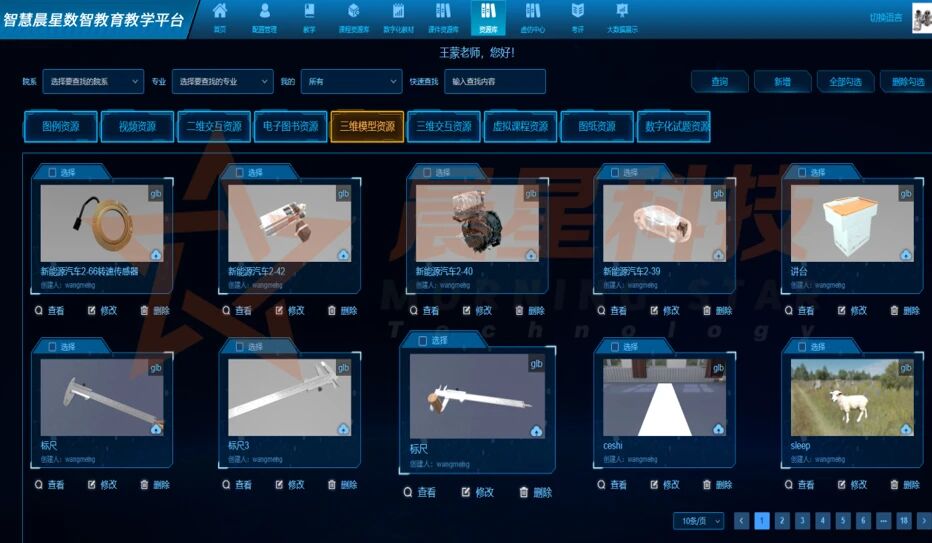Open the 电子图书资源 tab

point(290,127)
